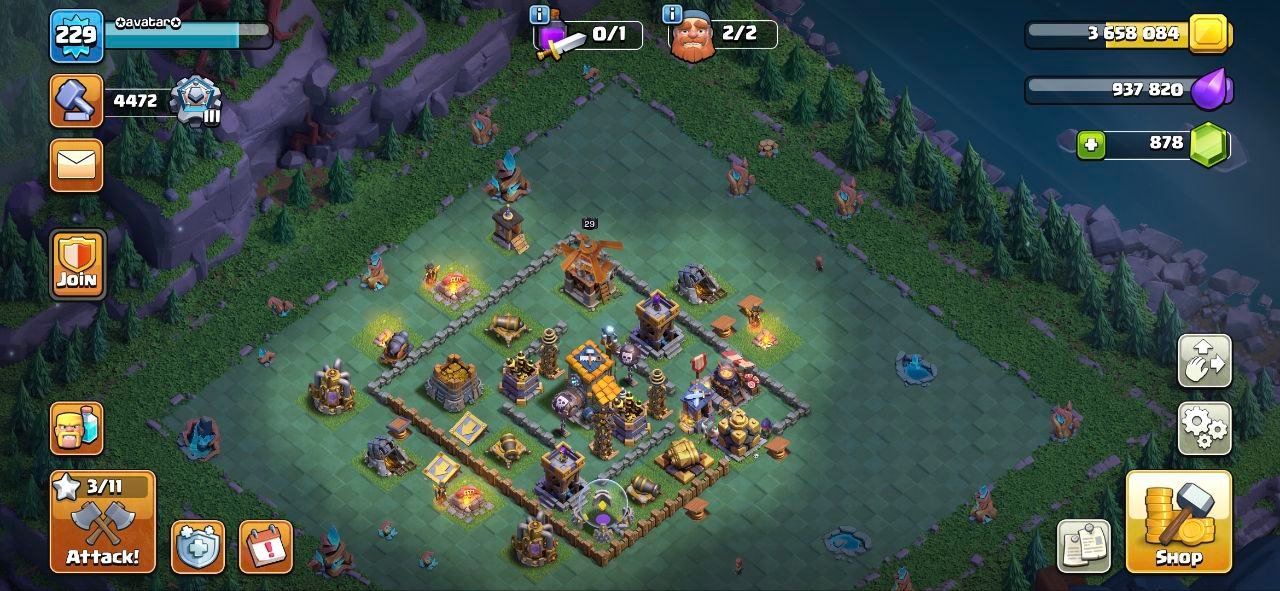
Task: Tap the gold coin resource icon
Action: tap(1210, 34)
